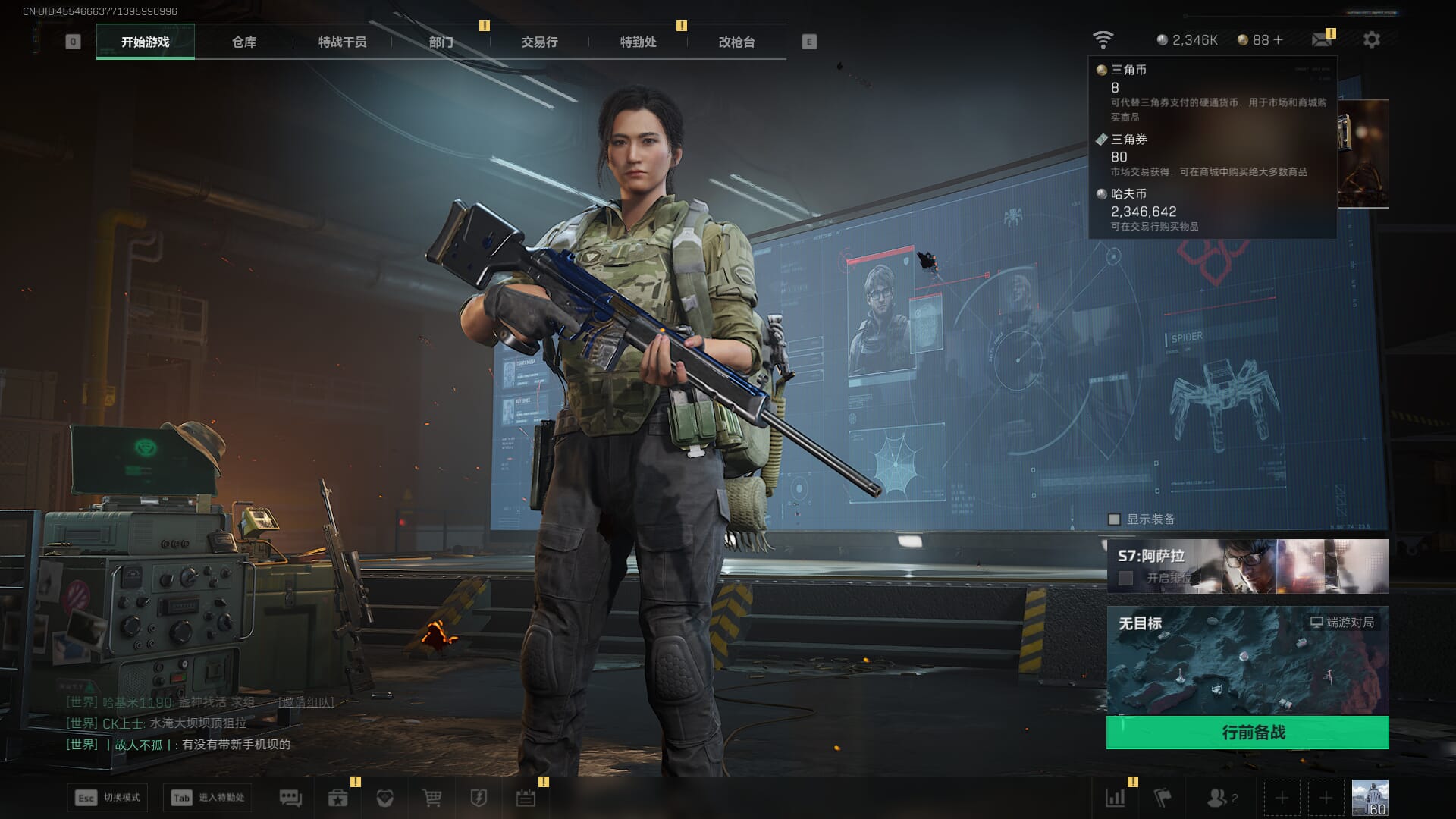Click the green 行前备战 button
The height and width of the screenshot is (819, 1456).
pos(1247,733)
